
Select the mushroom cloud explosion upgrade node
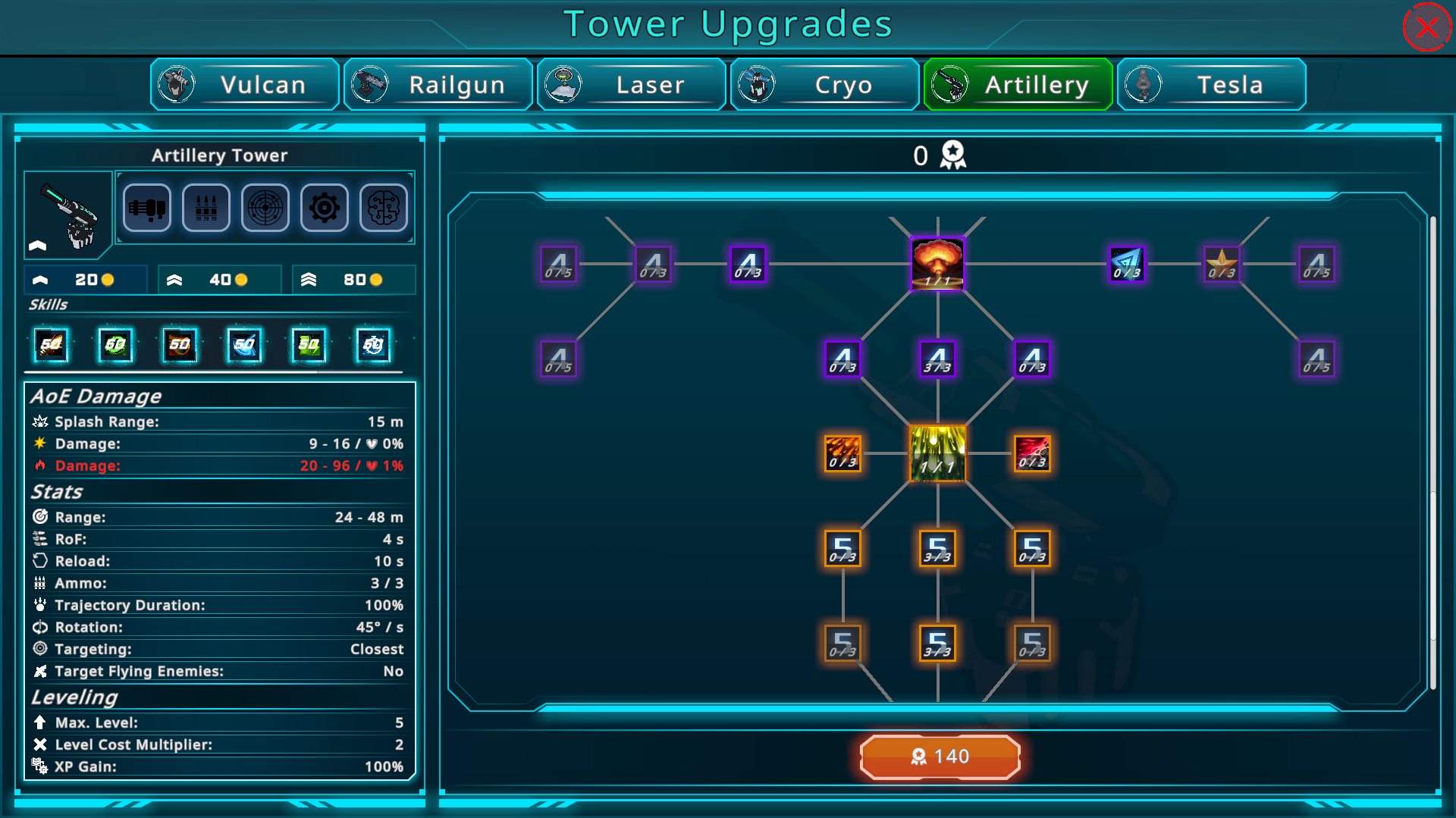coord(937,264)
